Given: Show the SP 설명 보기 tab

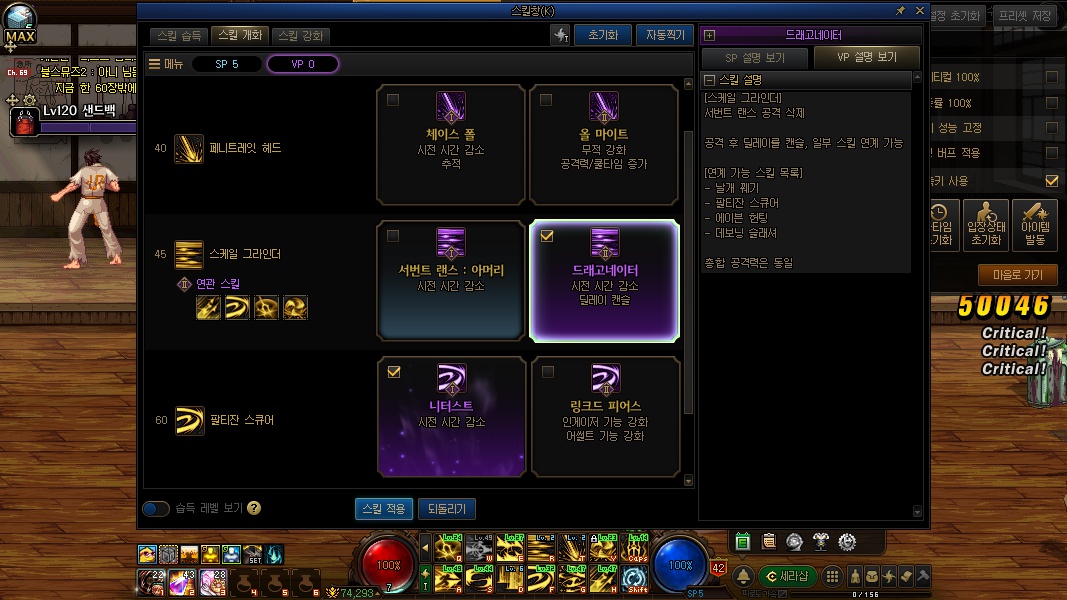Looking at the screenshot, I should click(755, 57).
